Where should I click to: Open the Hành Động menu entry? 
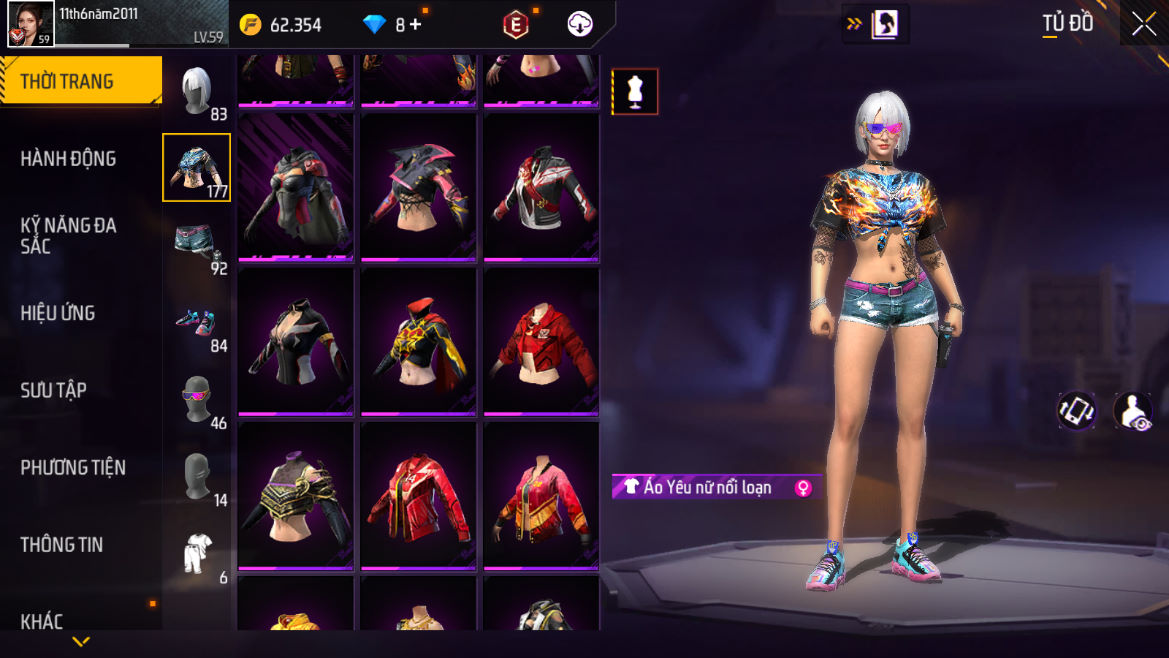(68, 159)
